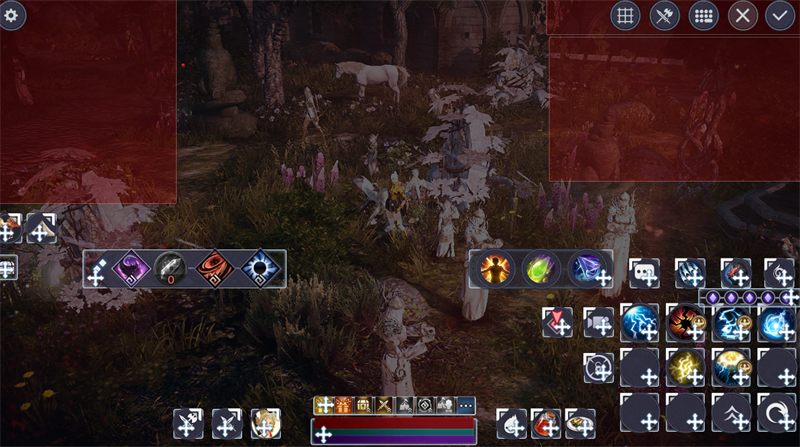
Task: Select the chat speech bubble button
Action: (x=644, y=272)
